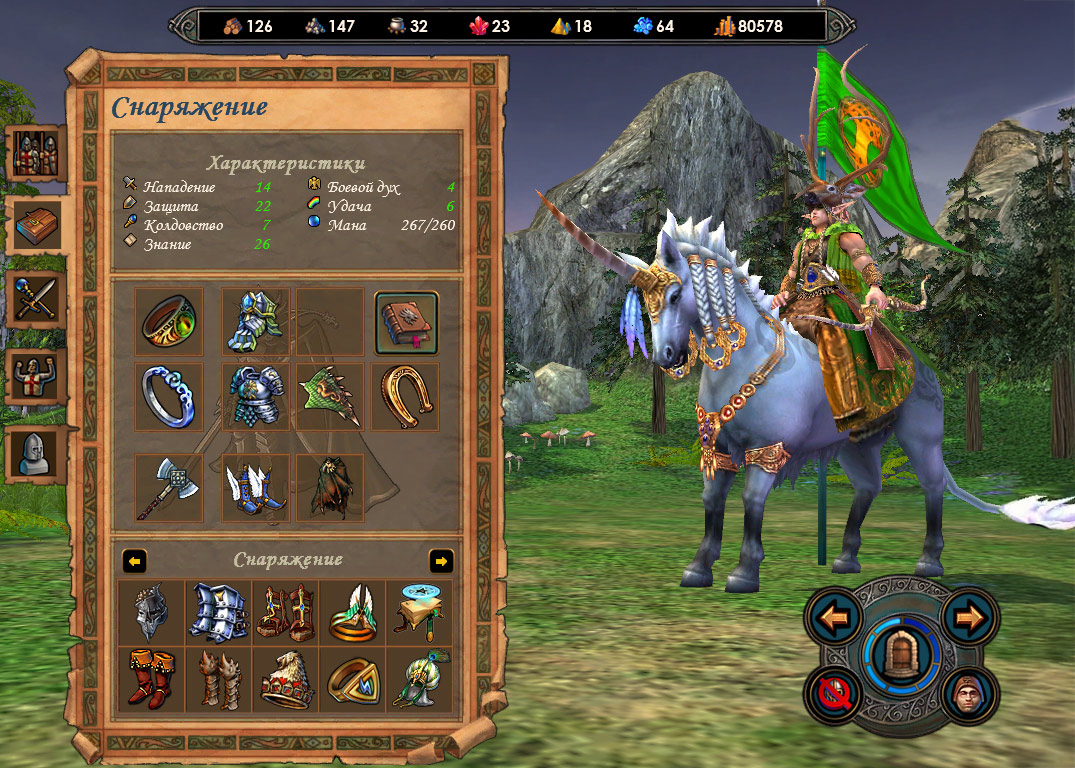Screen dimensions: 1075x768
Task: Select the equipped dark cloak
Action: click(x=330, y=487)
